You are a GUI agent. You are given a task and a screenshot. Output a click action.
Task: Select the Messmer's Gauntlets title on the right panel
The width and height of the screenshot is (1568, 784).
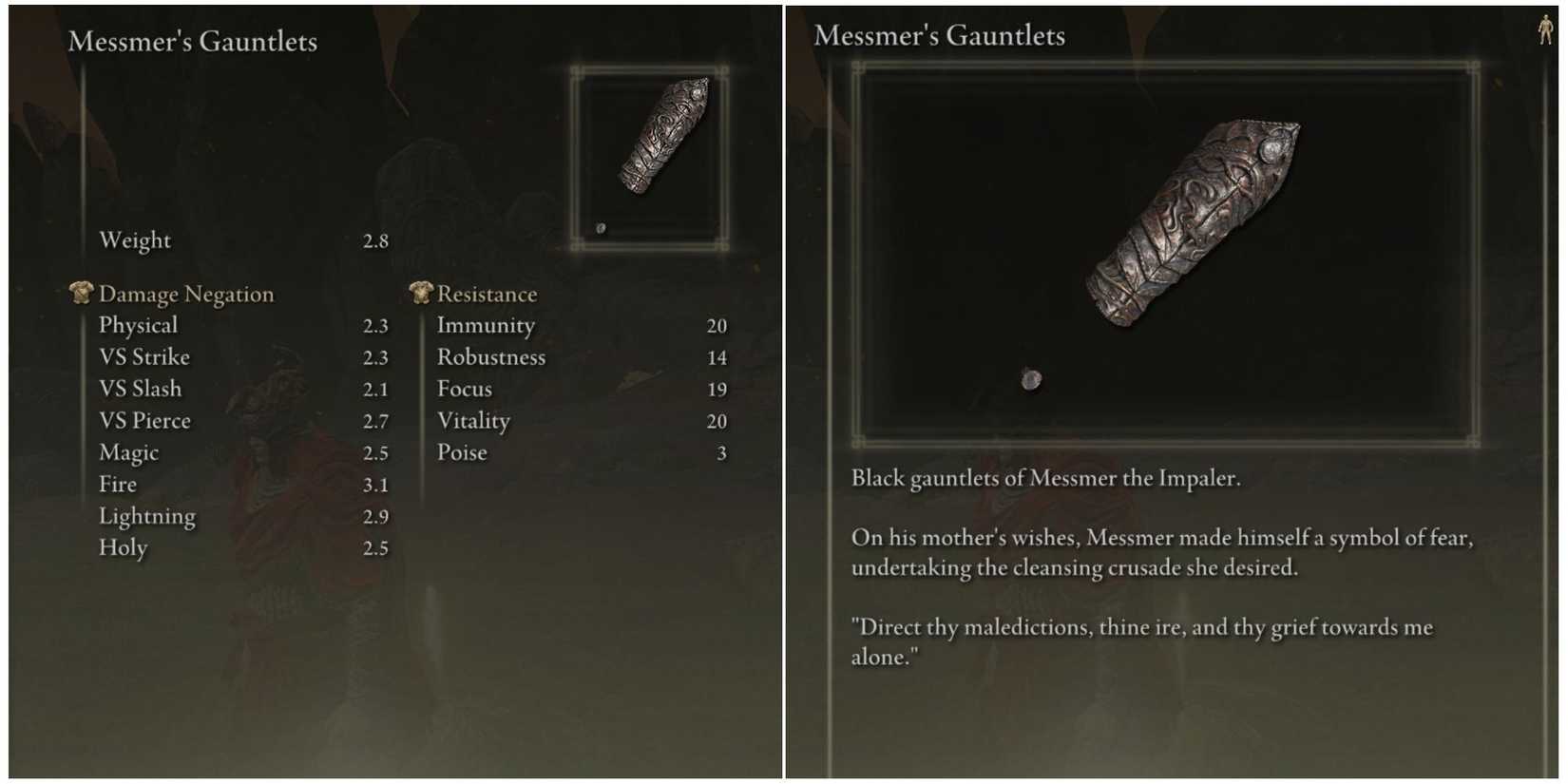(940, 35)
